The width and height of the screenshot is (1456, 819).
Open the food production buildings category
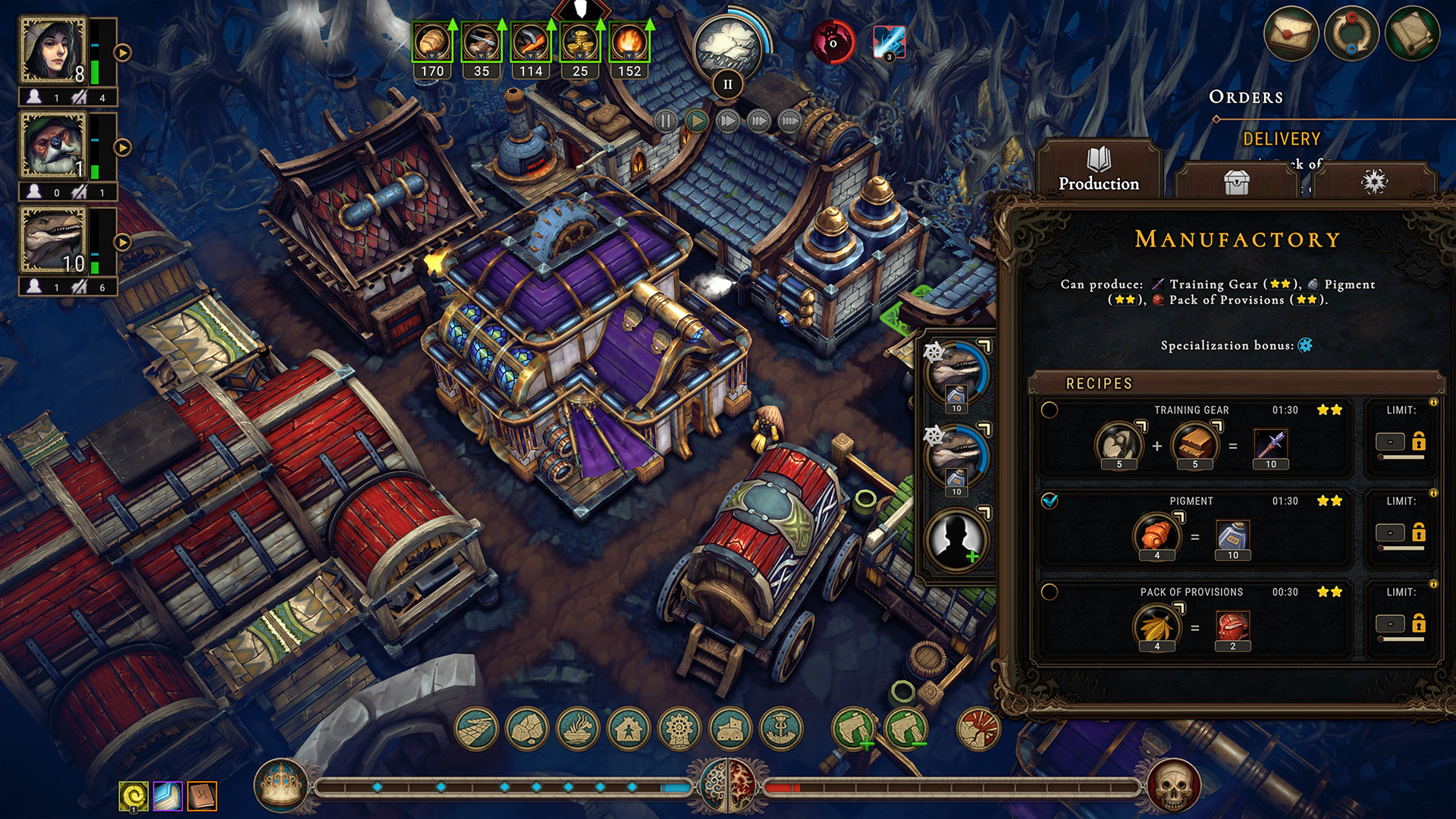tap(578, 730)
